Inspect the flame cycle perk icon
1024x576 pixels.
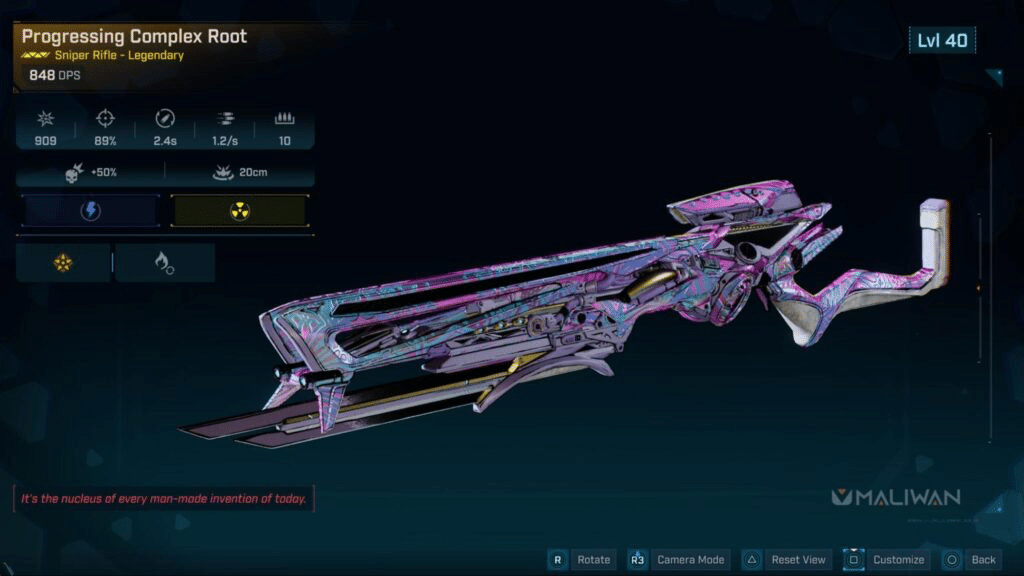[164, 263]
